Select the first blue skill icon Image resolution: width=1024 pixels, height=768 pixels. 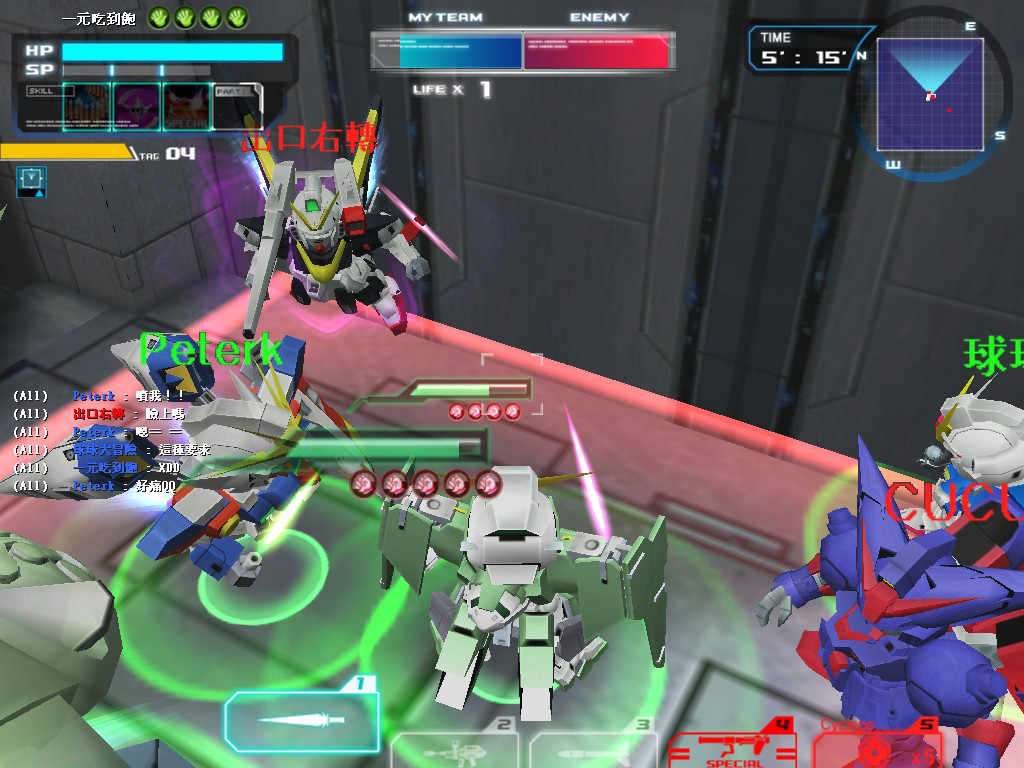pos(87,107)
